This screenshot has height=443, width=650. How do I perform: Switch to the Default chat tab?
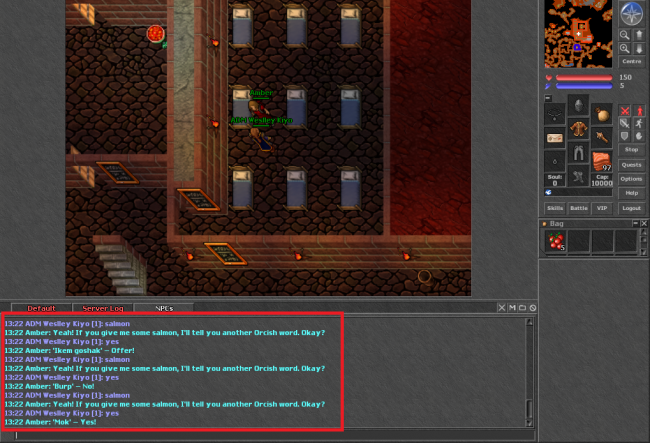[41, 308]
